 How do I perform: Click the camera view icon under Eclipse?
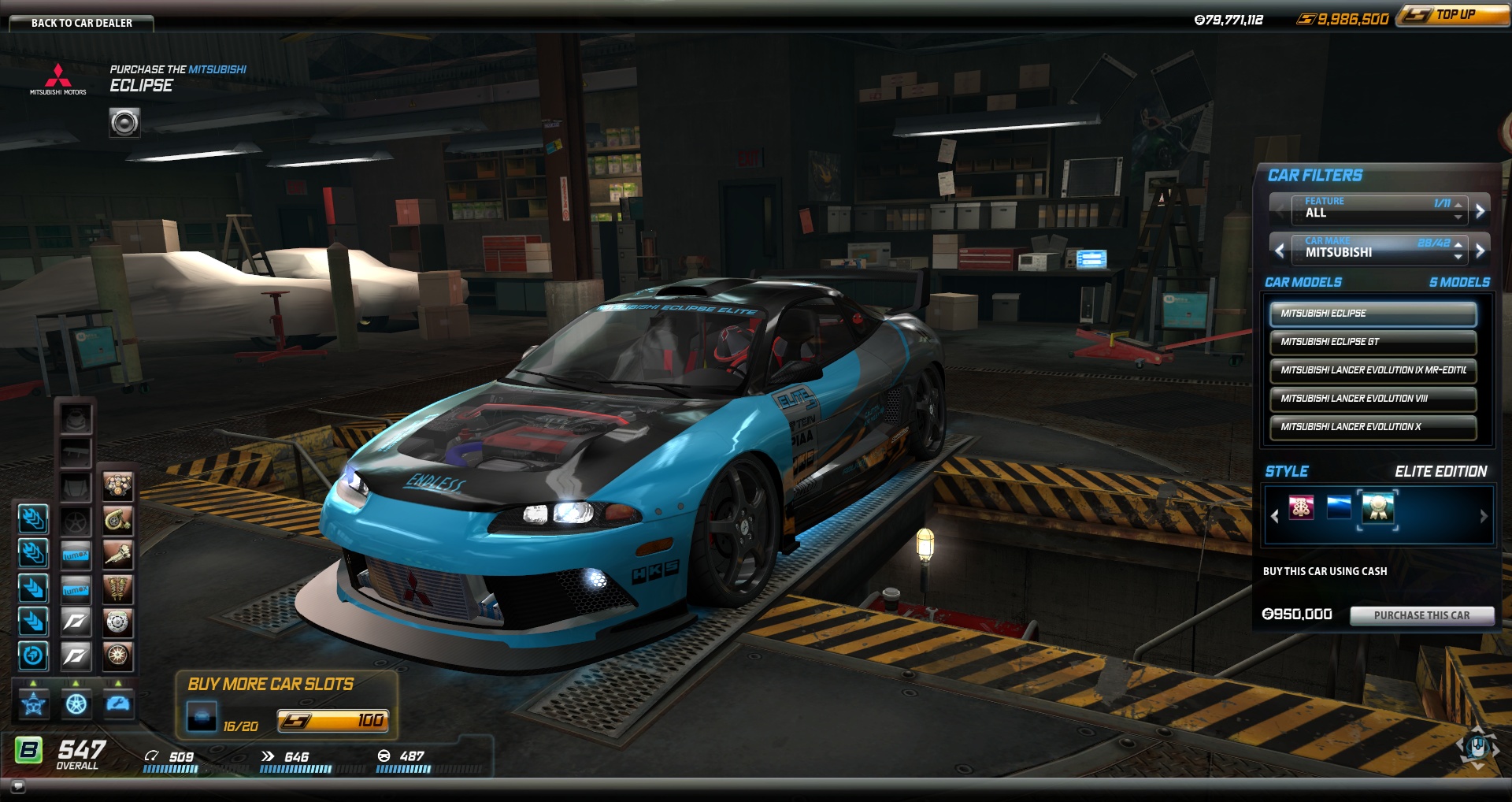point(124,123)
